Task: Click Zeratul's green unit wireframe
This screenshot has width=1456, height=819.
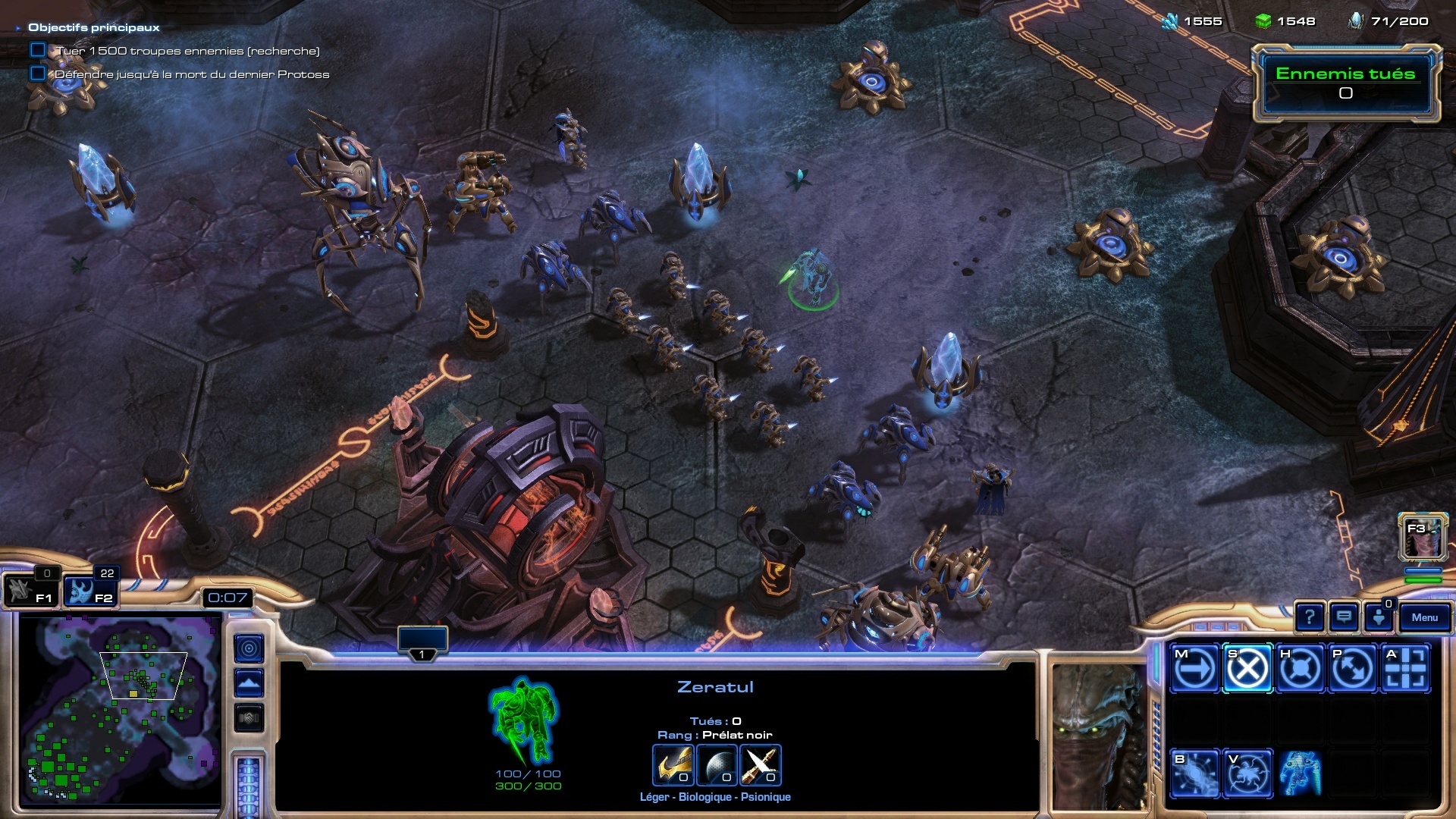Action: coord(525,720)
